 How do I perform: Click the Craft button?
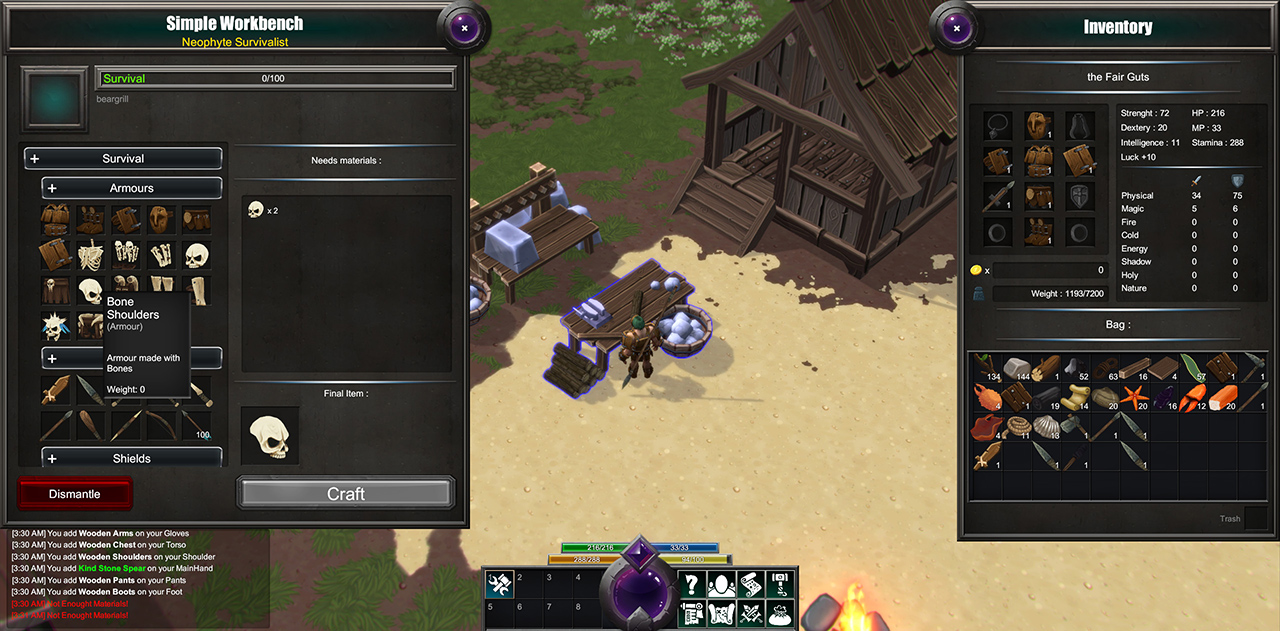pos(346,493)
